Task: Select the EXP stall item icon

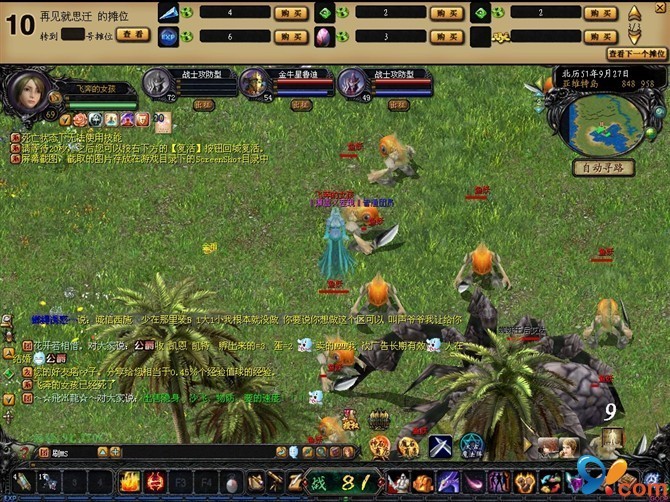Action: (168, 36)
